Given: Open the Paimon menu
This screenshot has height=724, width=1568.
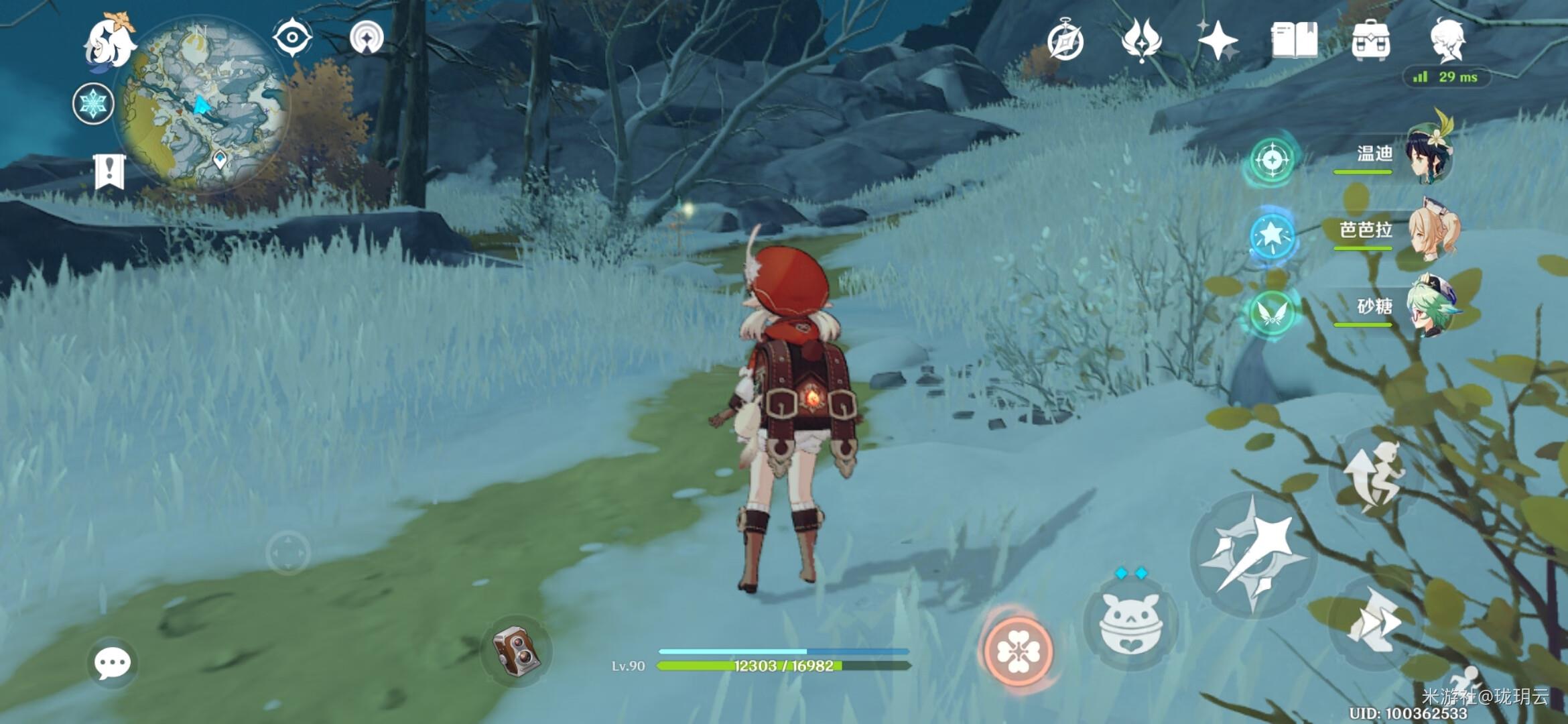Looking at the screenshot, I should pyautogui.click(x=109, y=42).
